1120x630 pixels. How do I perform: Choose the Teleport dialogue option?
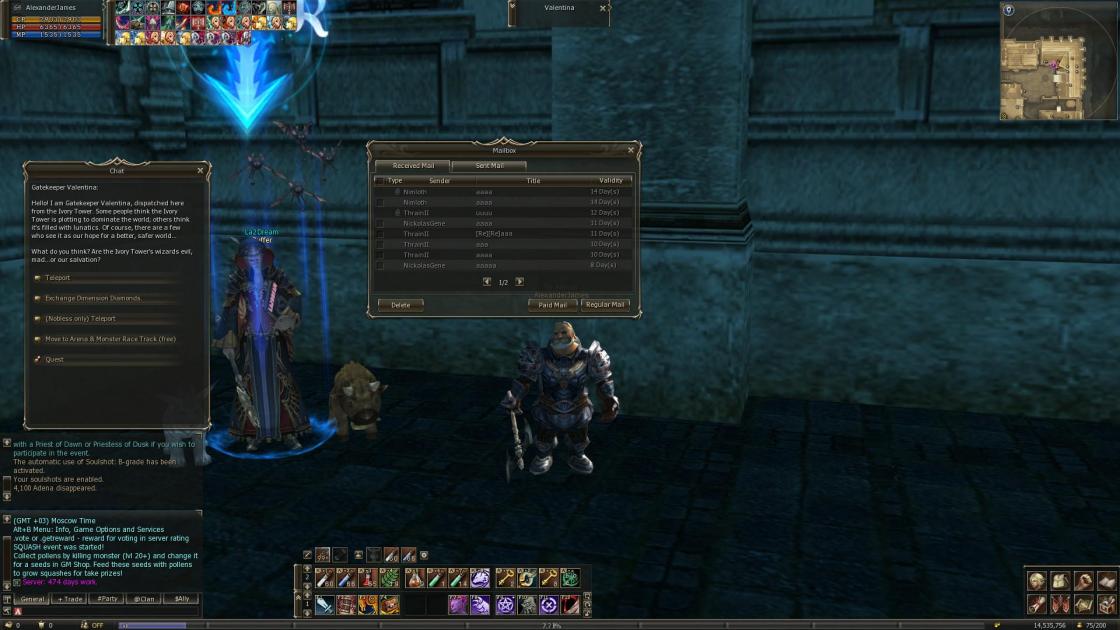click(58, 278)
